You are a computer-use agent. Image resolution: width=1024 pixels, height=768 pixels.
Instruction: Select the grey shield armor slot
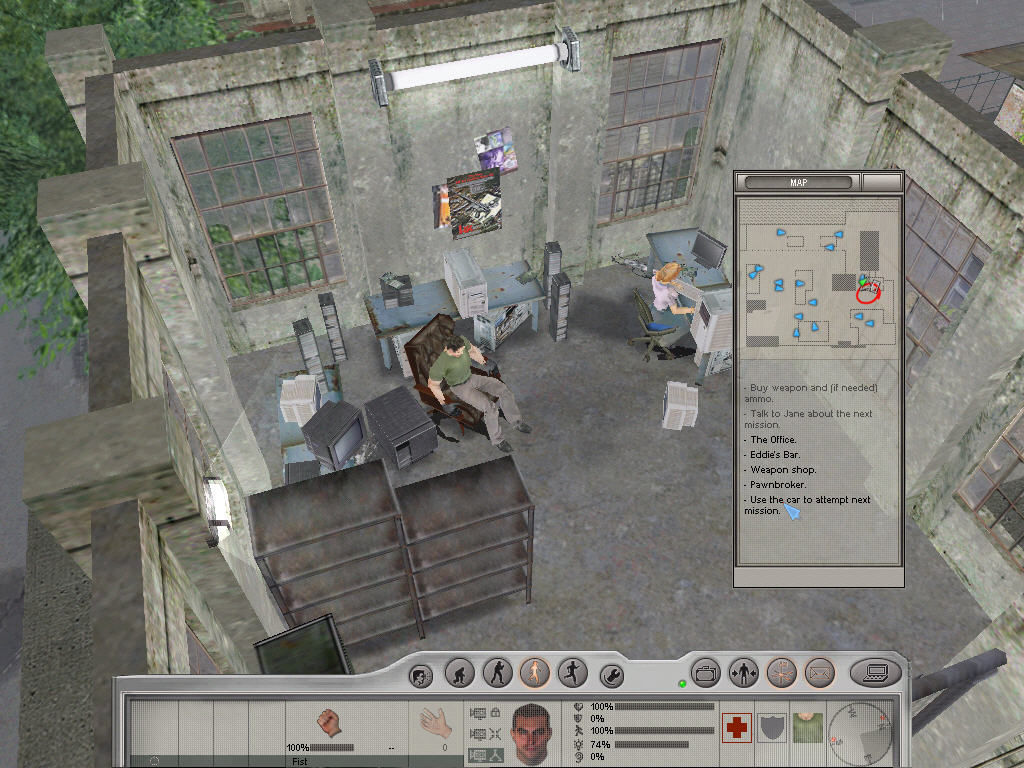[x=772, y=727]
